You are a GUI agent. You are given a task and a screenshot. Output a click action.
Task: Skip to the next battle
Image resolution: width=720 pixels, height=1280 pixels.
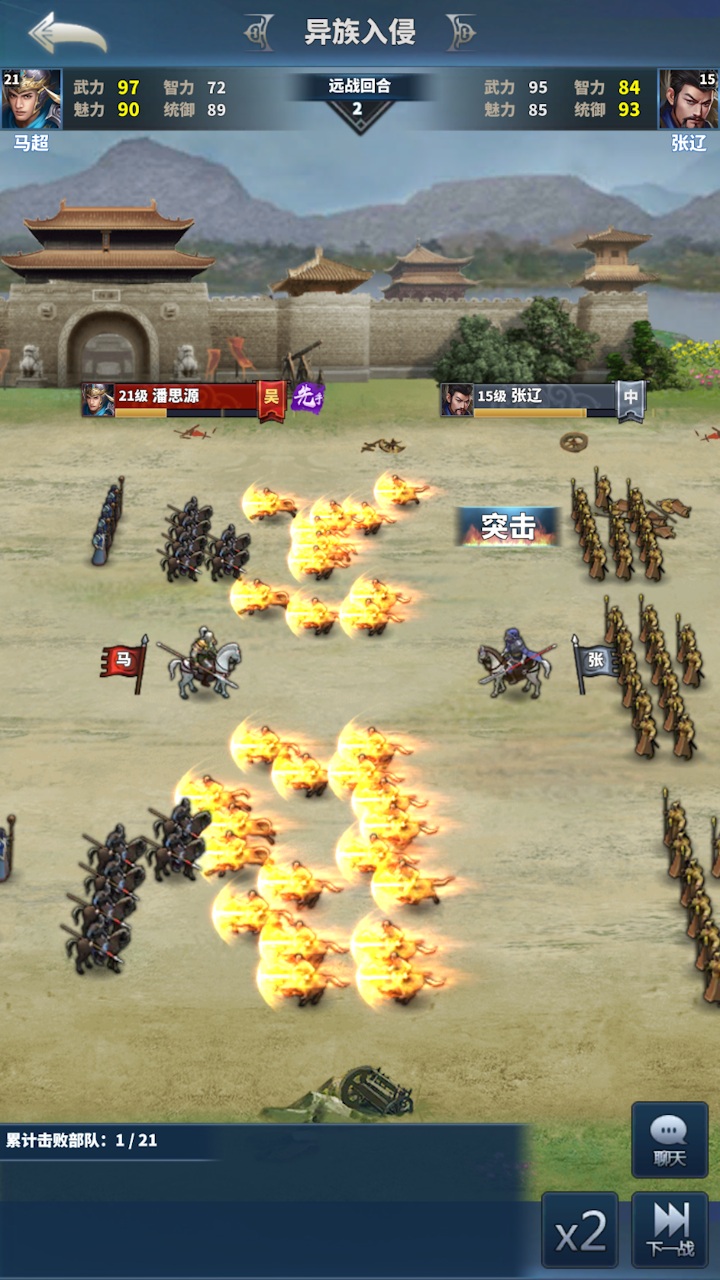(670, 1230)
